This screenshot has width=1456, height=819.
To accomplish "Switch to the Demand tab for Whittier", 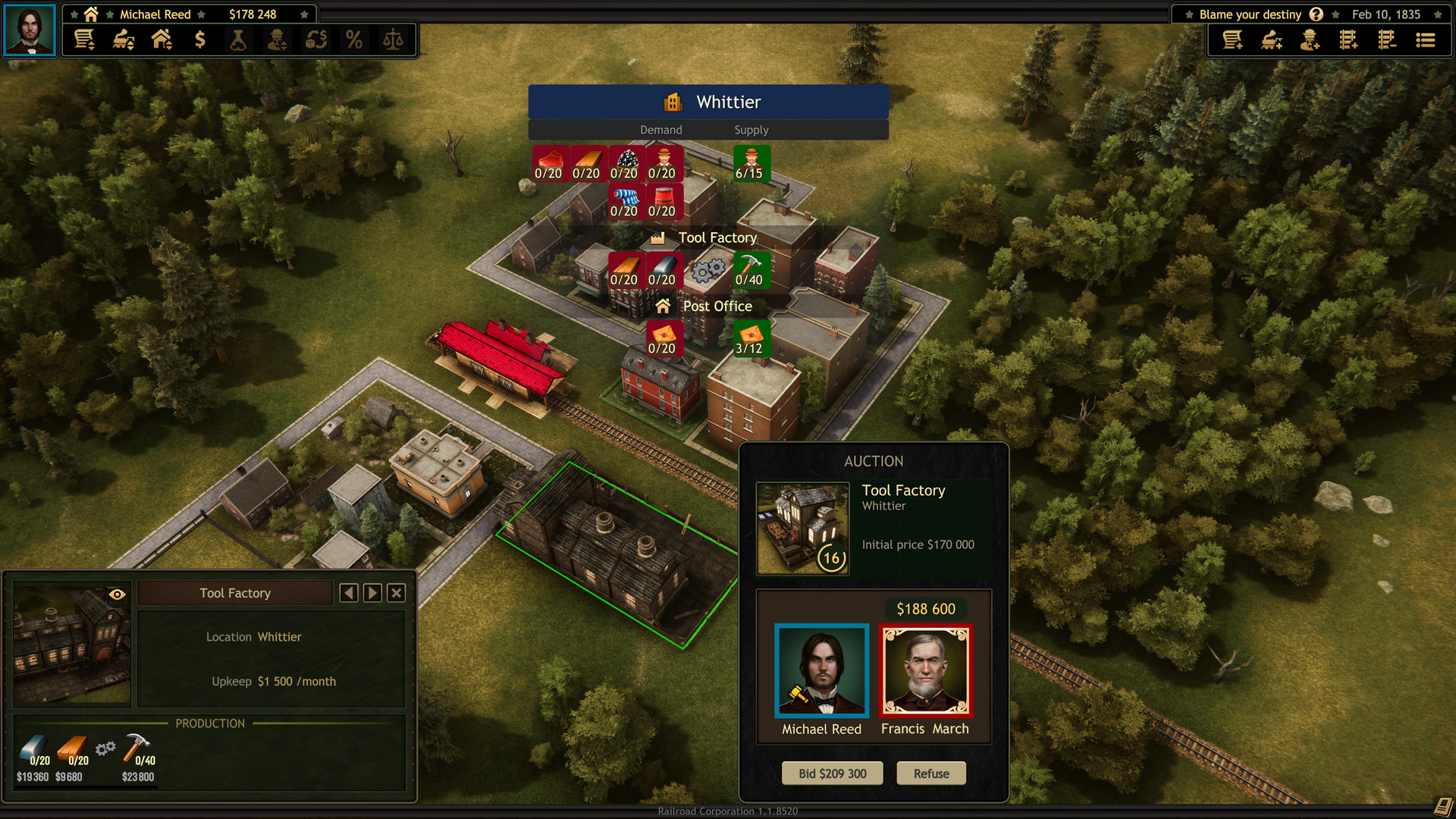I will point(661,130).
